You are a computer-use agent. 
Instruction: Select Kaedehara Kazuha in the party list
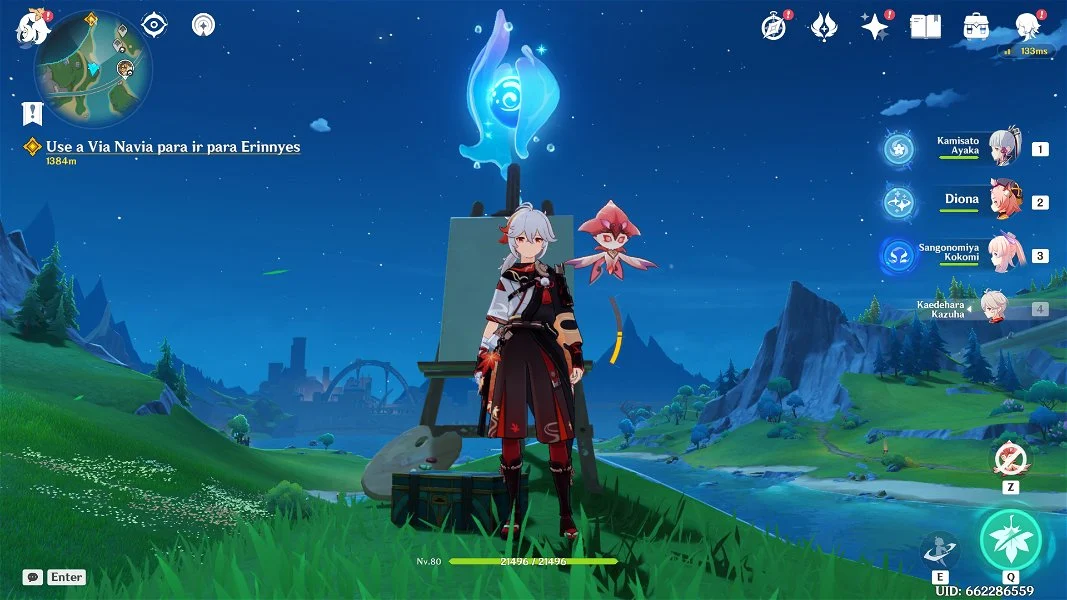point(992,307)
